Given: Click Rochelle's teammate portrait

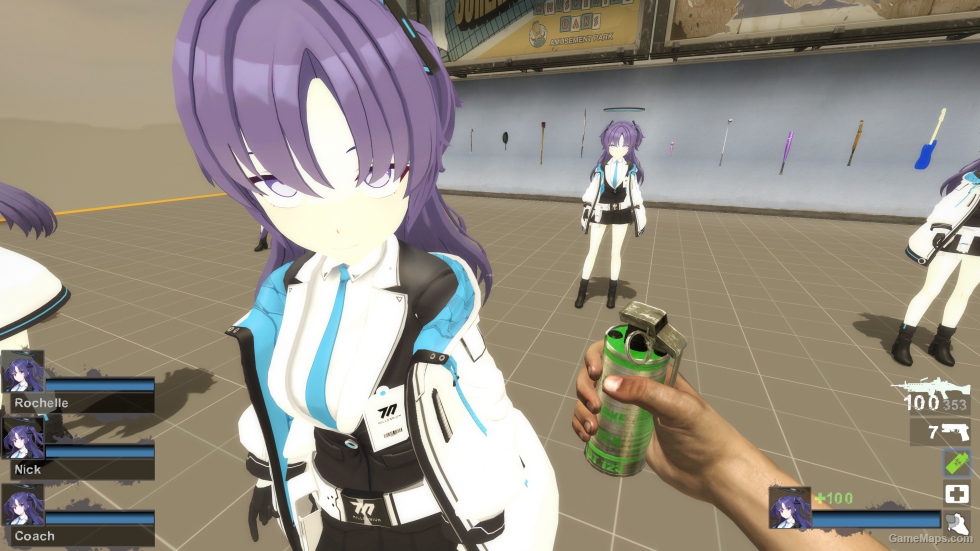Looking at the screenshot, I should (22, 373).
